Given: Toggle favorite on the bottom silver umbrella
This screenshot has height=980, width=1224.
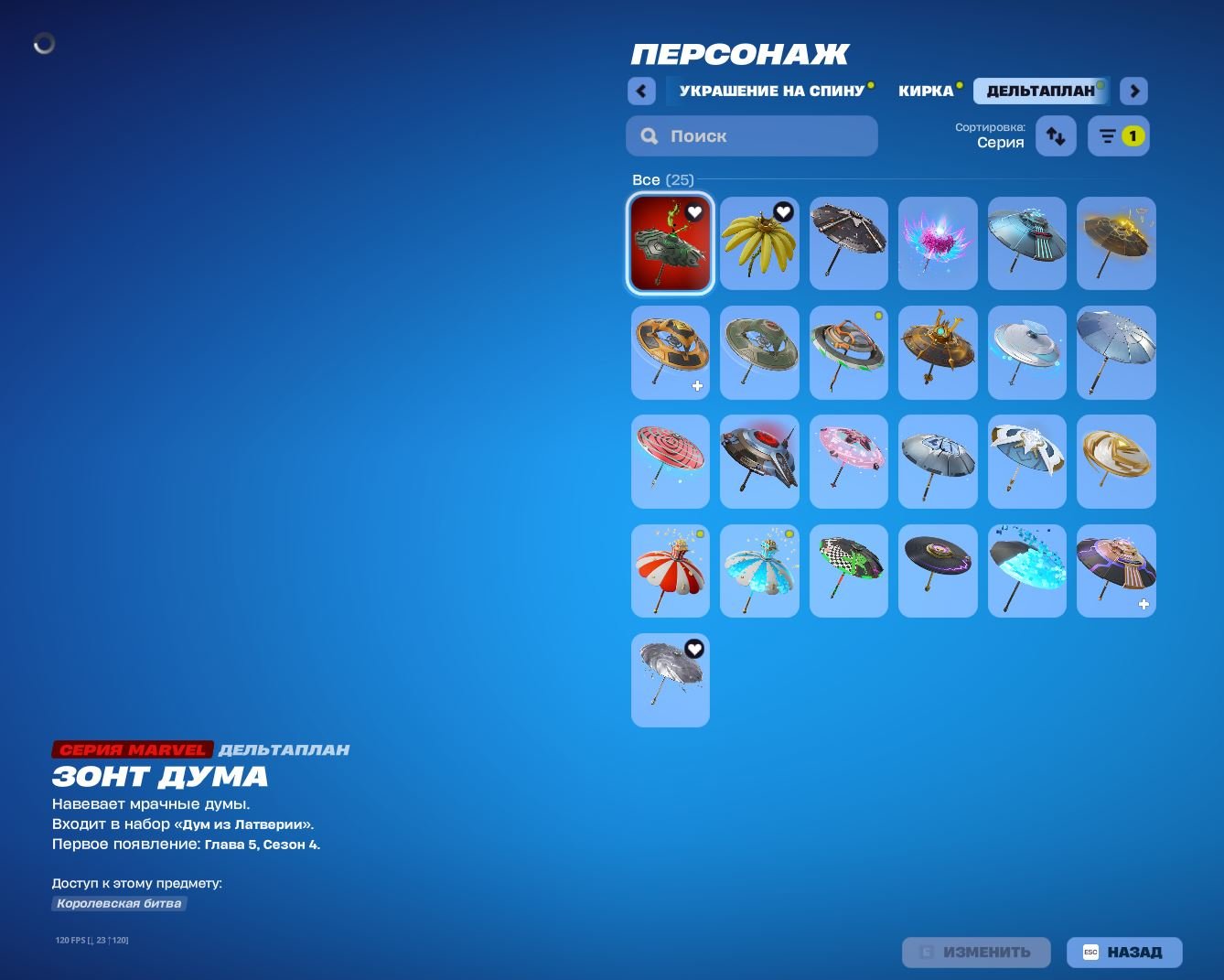Looking at the screenshot, I should click(694, 647).
